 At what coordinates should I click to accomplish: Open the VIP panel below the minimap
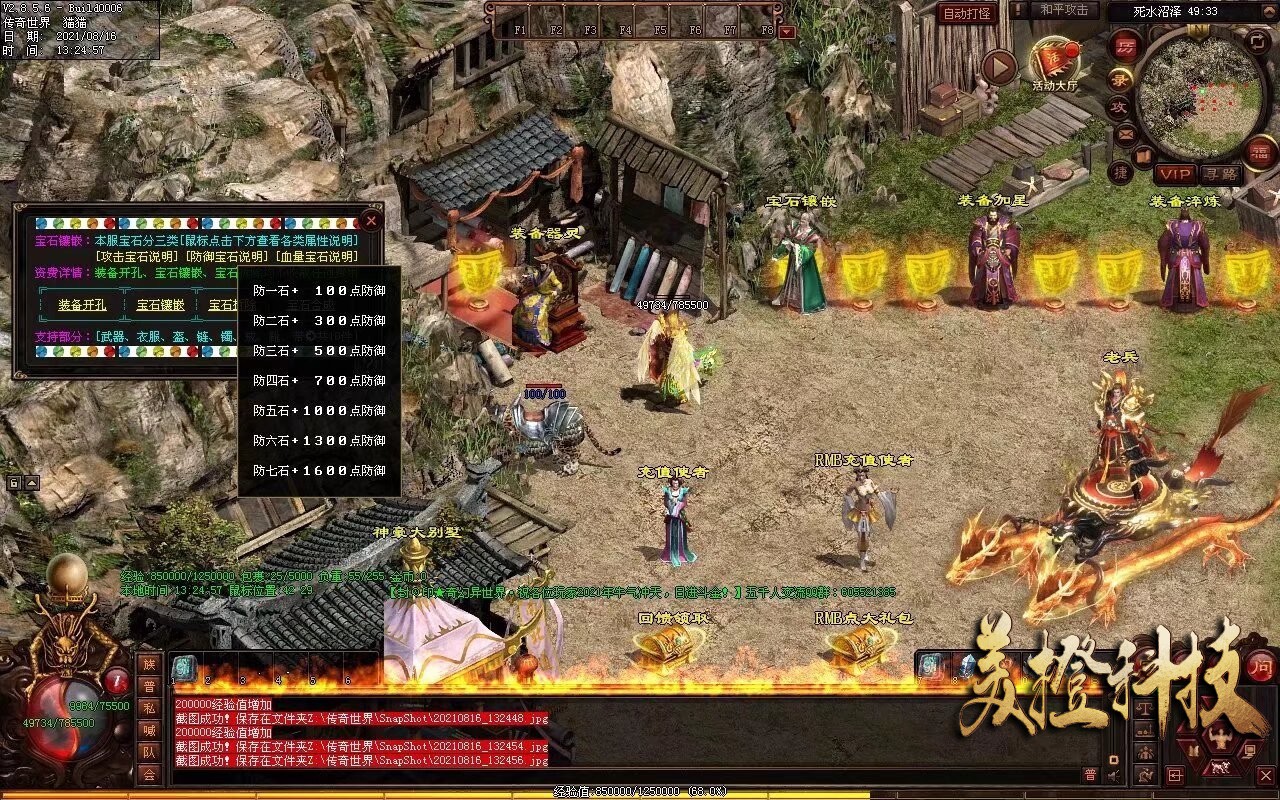pyautogui.click(x=1176, y=173)
